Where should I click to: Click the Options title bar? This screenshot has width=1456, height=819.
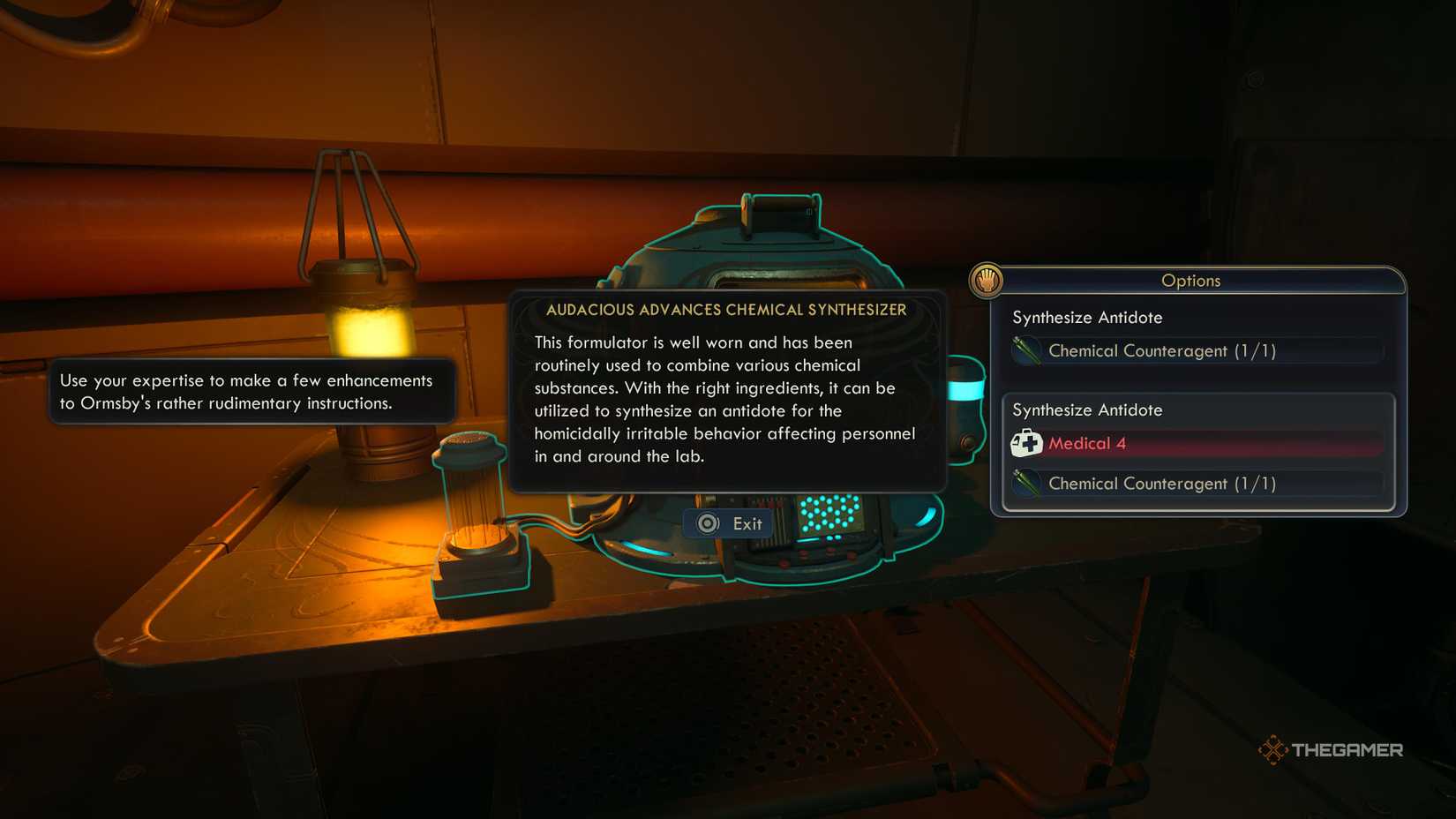[1190, 280]
